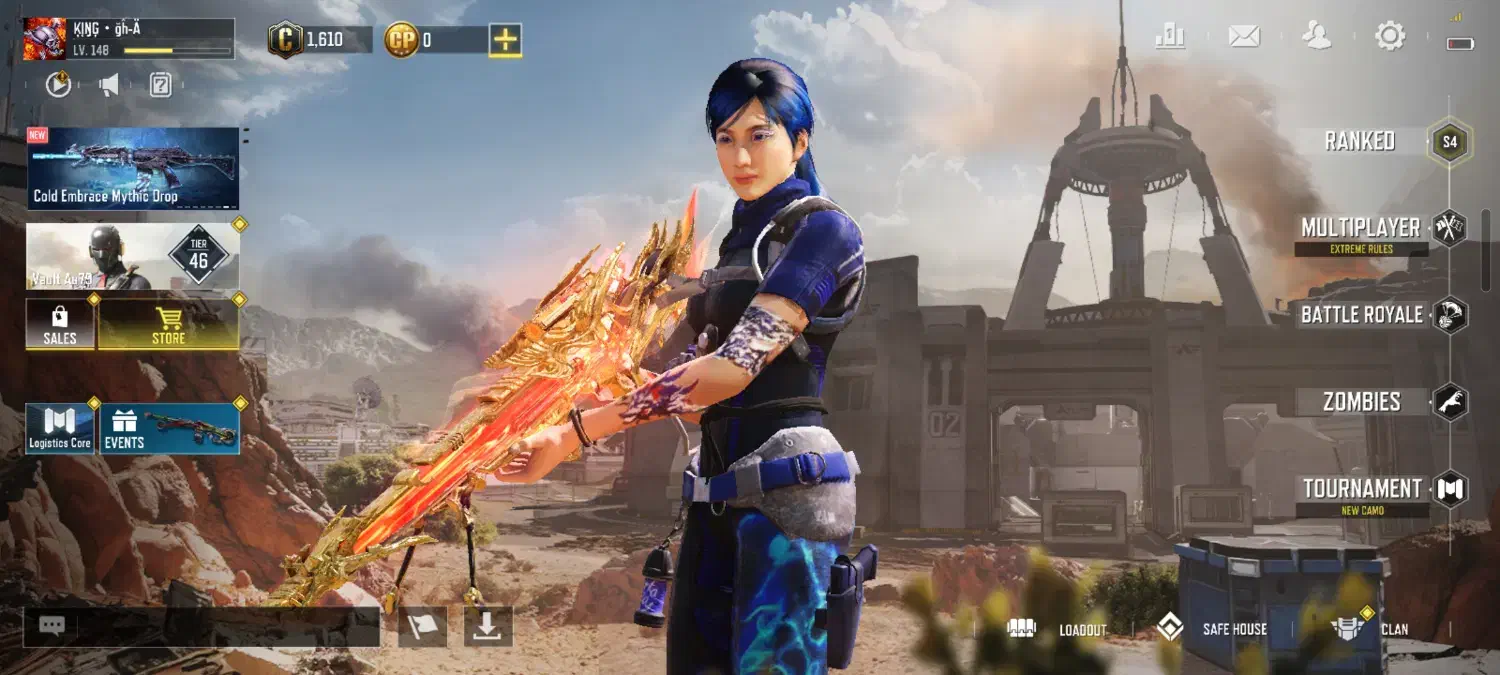1500x675 pixels.
Task: Open the Events panel
Action: pyautogui.click(x=169, y=428)
